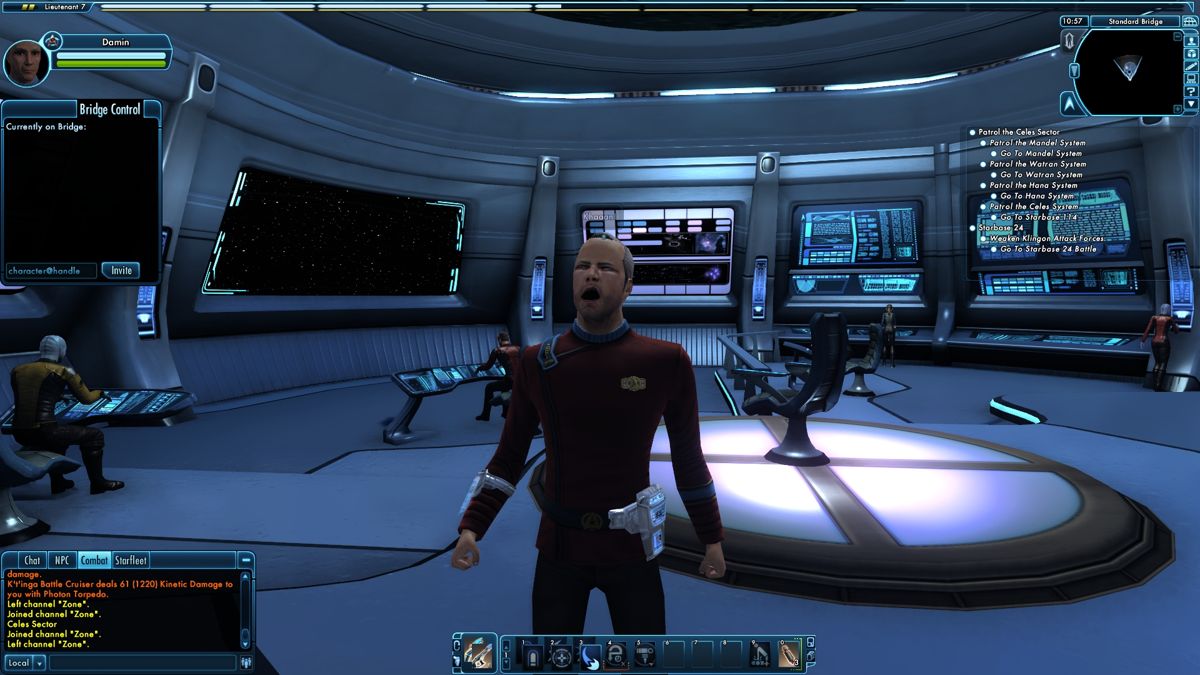Screen dimensions: 1200x675
Task: Minimize the chat window
Action: [245, 561]
